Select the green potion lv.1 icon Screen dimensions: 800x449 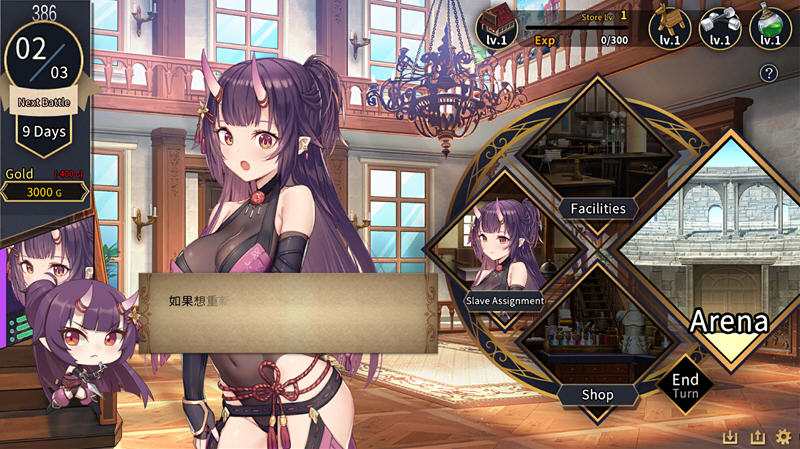(x=768, y=26)
